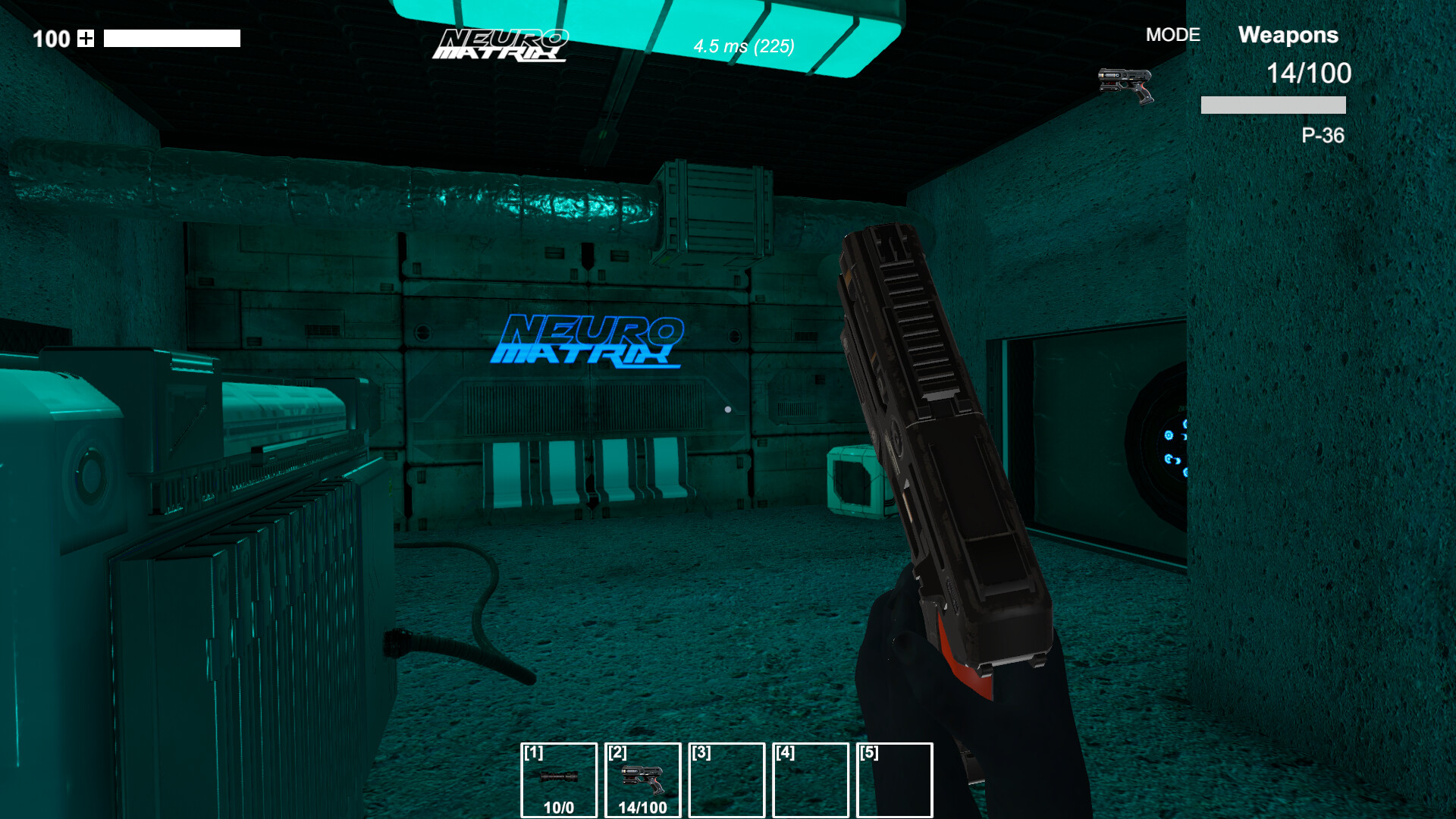Click the 4.5 ms ping readout

coord(742,48)
